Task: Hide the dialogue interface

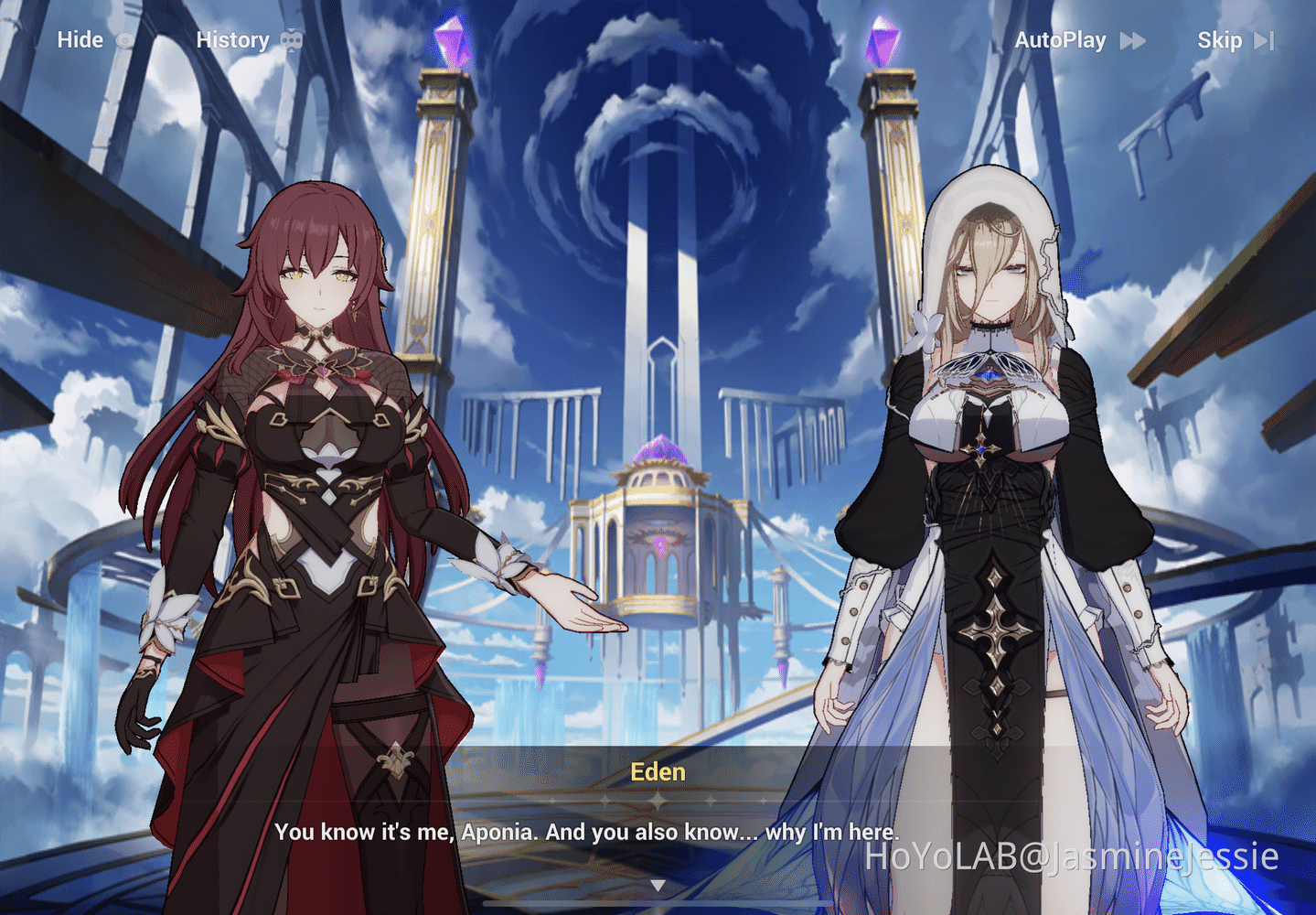Action: pyautogui.click(x=81, y=40)
